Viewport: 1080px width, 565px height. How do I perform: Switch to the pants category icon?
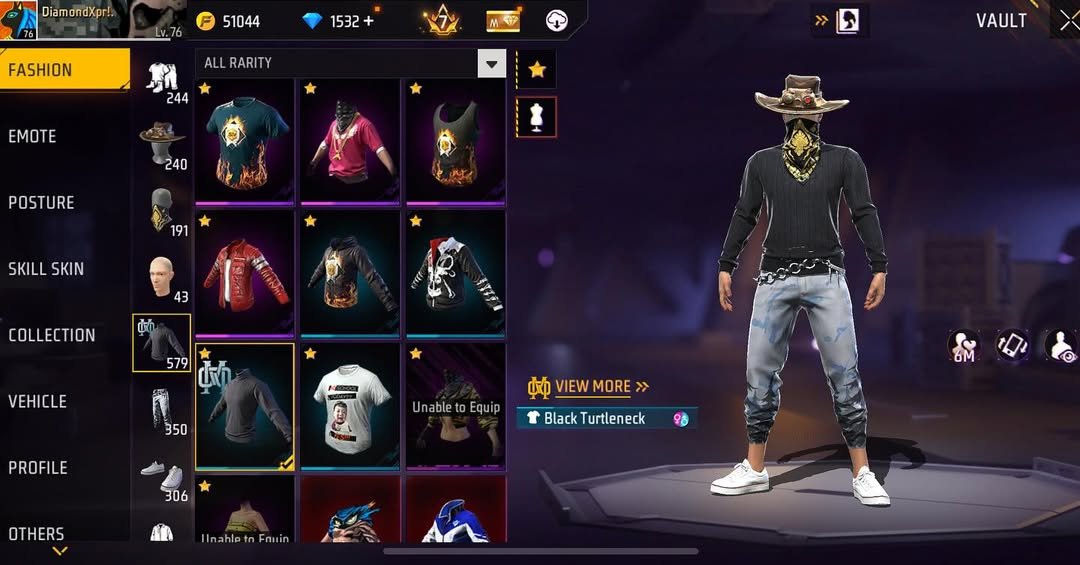pos(162,409)
